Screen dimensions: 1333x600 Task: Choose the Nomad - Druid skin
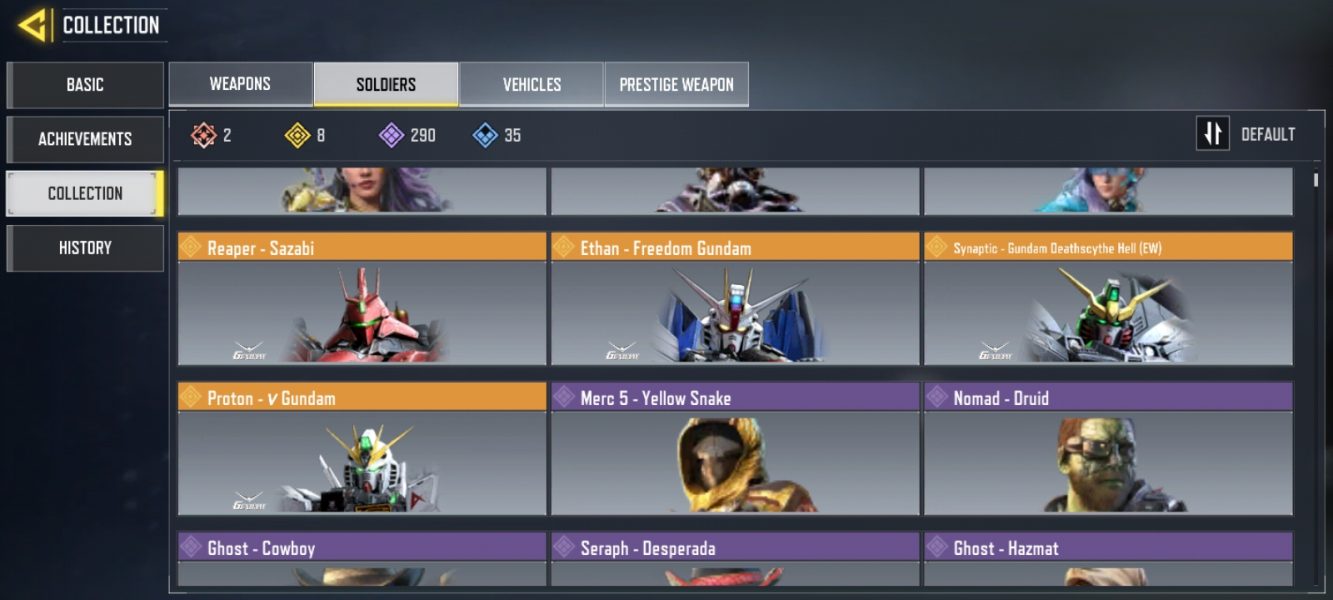pos(1108,448)
